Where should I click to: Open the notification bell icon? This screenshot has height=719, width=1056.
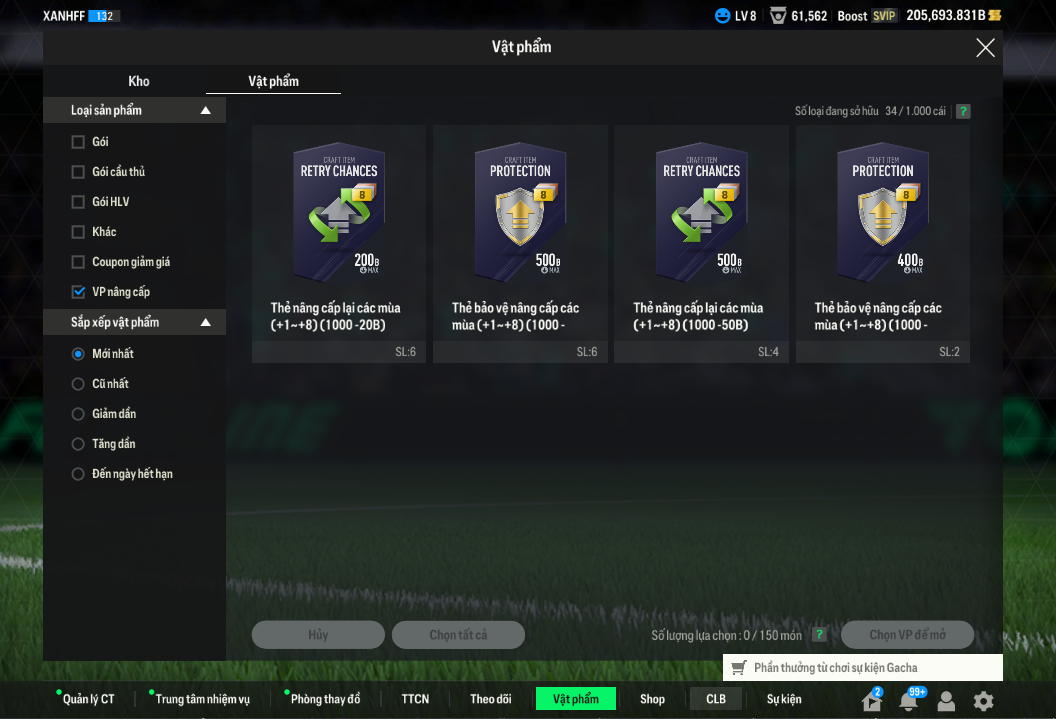coord(909,700)
